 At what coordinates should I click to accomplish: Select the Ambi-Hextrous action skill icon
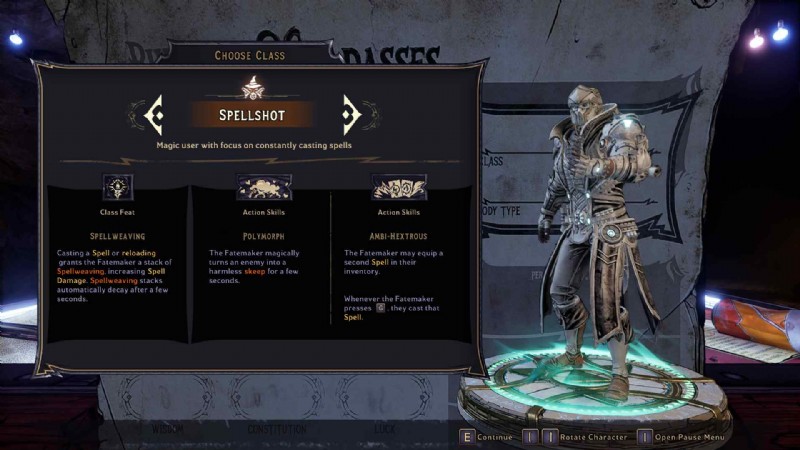(x=398, y=187)
